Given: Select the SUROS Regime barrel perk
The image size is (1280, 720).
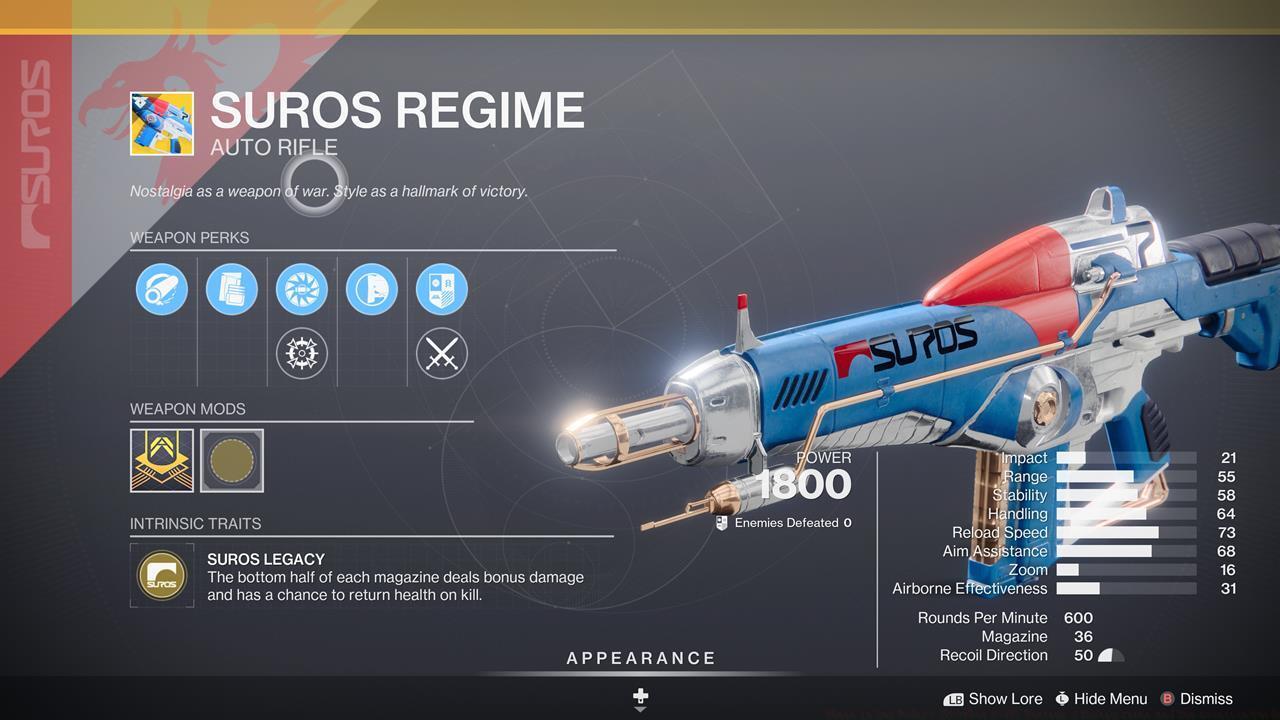Looking at the screenshot, I should point(161,289).
